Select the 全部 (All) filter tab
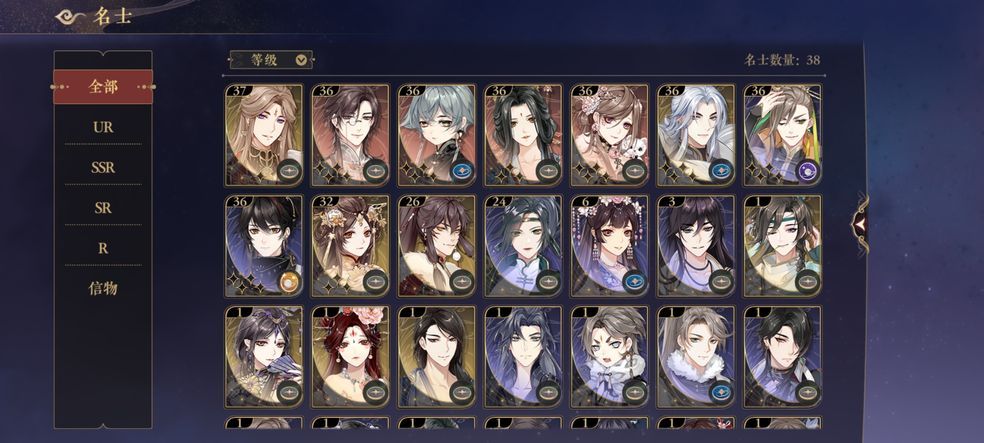 tap(103, 87)
